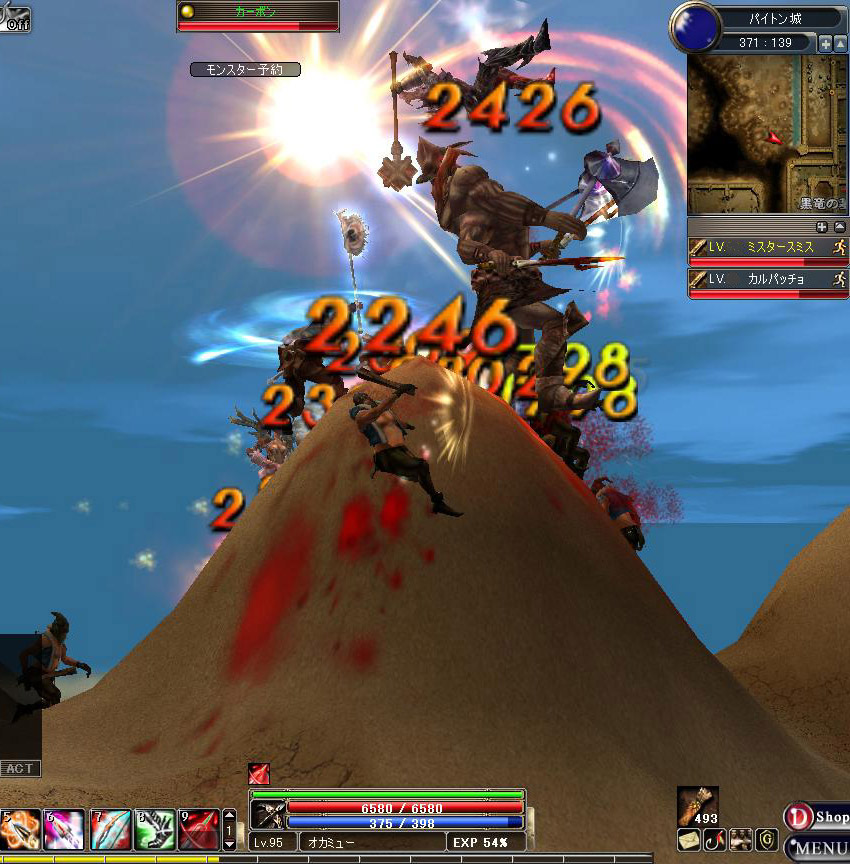
Task: Click the モンスター予約 button
Action: point(245,69)
